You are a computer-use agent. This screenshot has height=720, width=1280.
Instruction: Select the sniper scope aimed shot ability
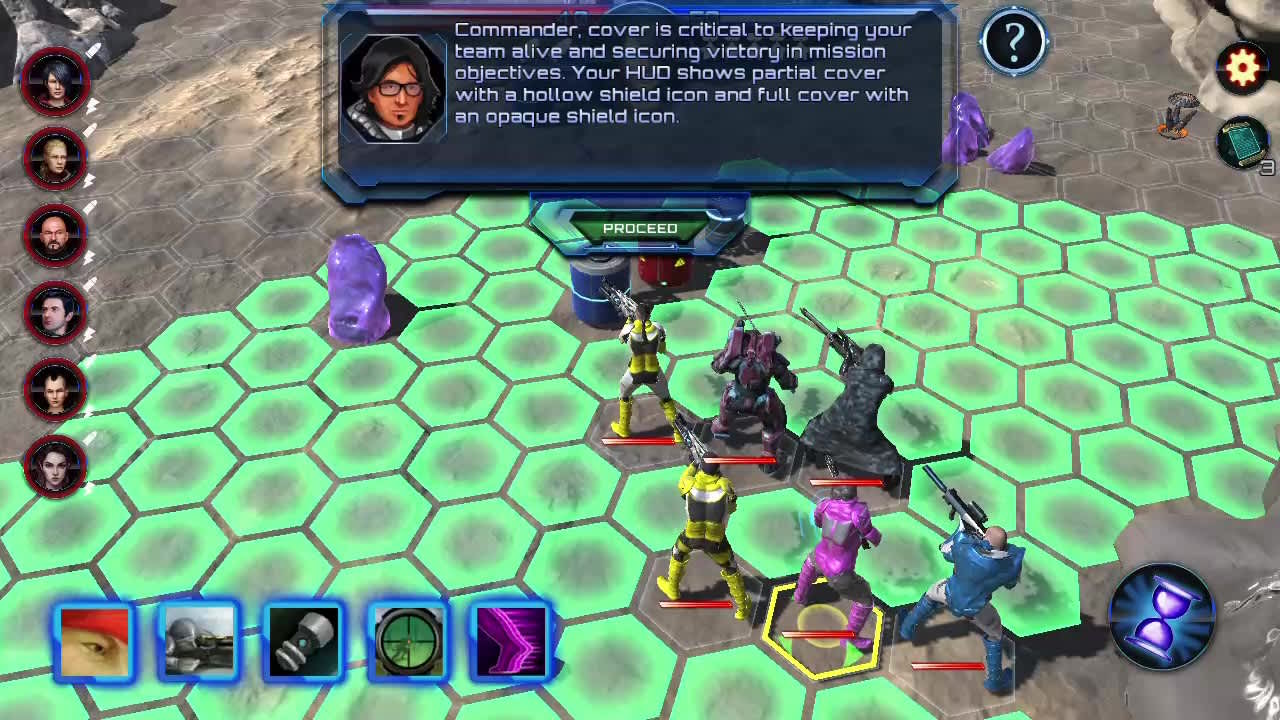[x=409, y=641]
